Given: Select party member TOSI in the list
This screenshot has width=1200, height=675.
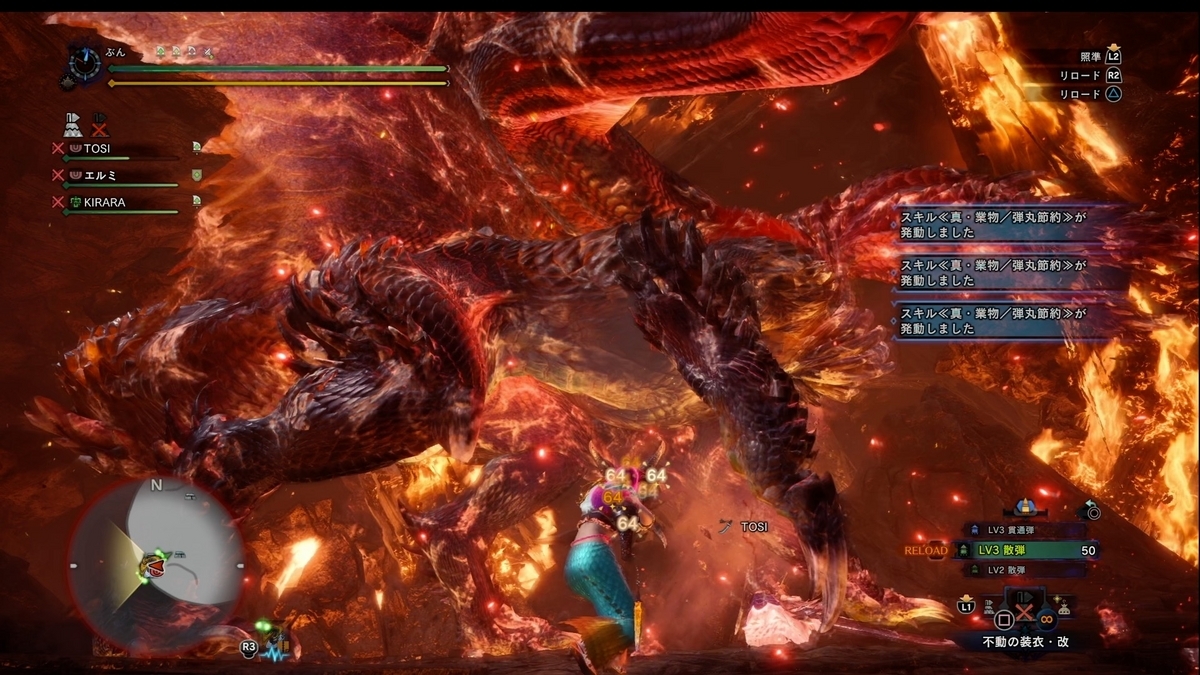Looking at the screenshot, I should click(97, 148).
